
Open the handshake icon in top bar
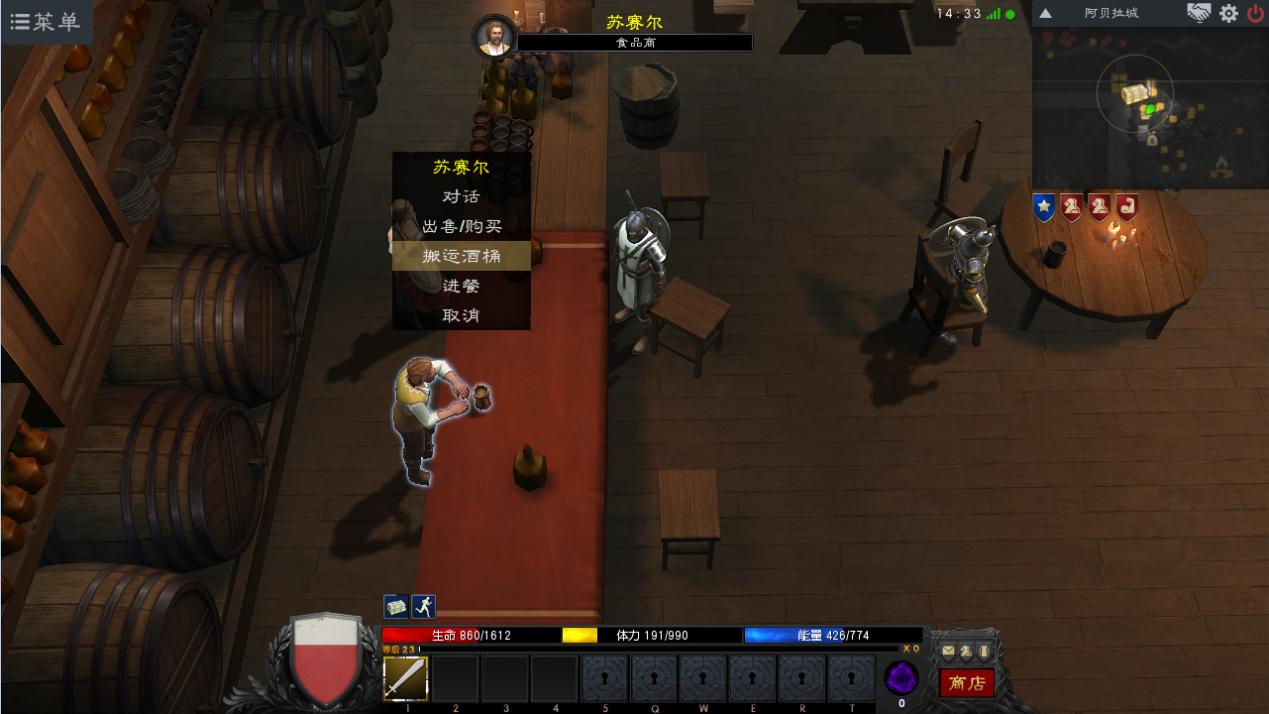pyautogui.click(x=1198, y=14)
